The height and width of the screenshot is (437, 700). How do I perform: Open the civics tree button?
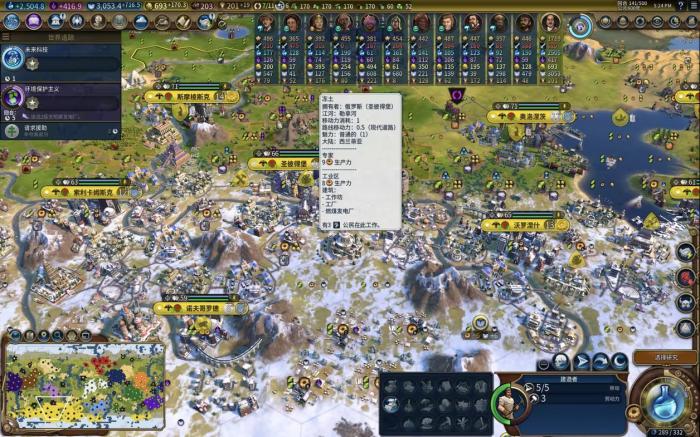(34, 21)
